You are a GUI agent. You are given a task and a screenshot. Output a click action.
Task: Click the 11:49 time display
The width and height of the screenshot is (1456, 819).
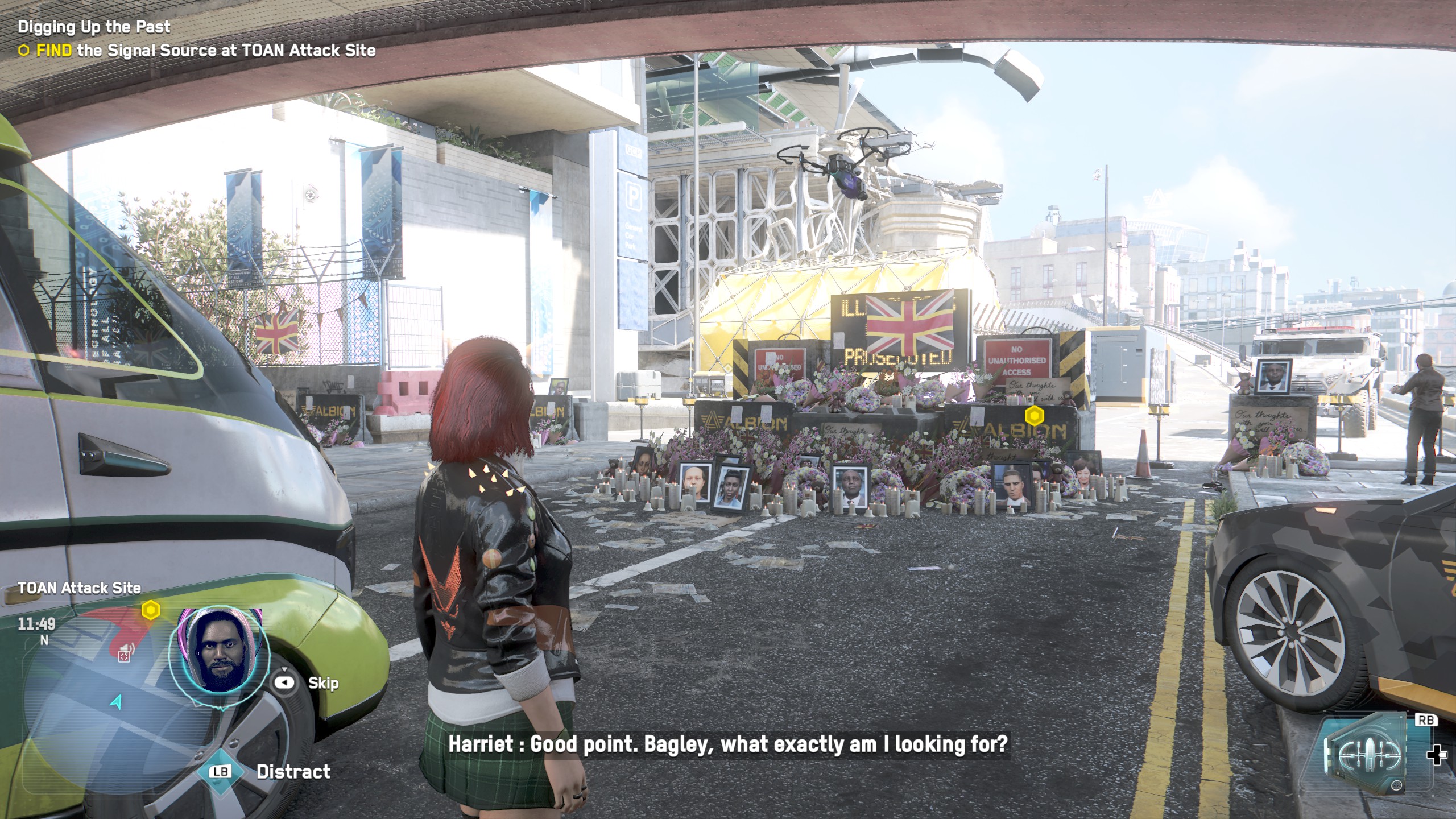click(36, 625)
